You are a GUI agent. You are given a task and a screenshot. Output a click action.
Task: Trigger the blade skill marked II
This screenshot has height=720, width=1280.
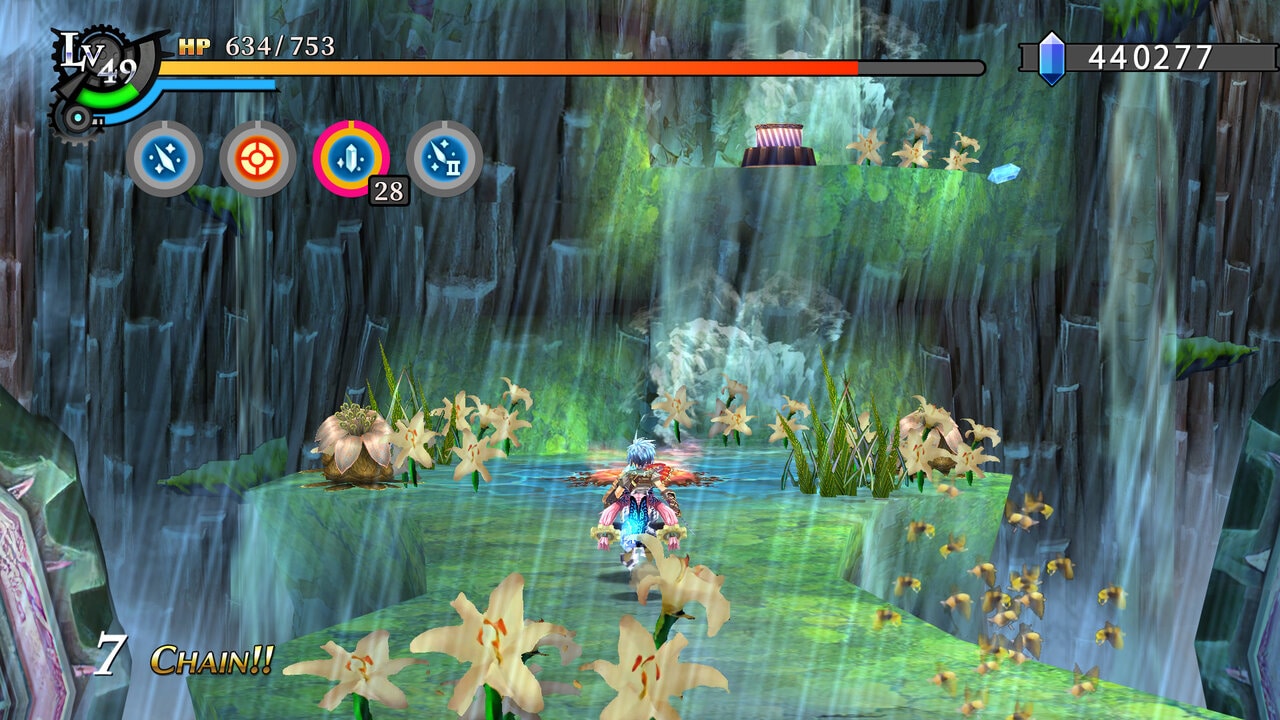point(445,158)
